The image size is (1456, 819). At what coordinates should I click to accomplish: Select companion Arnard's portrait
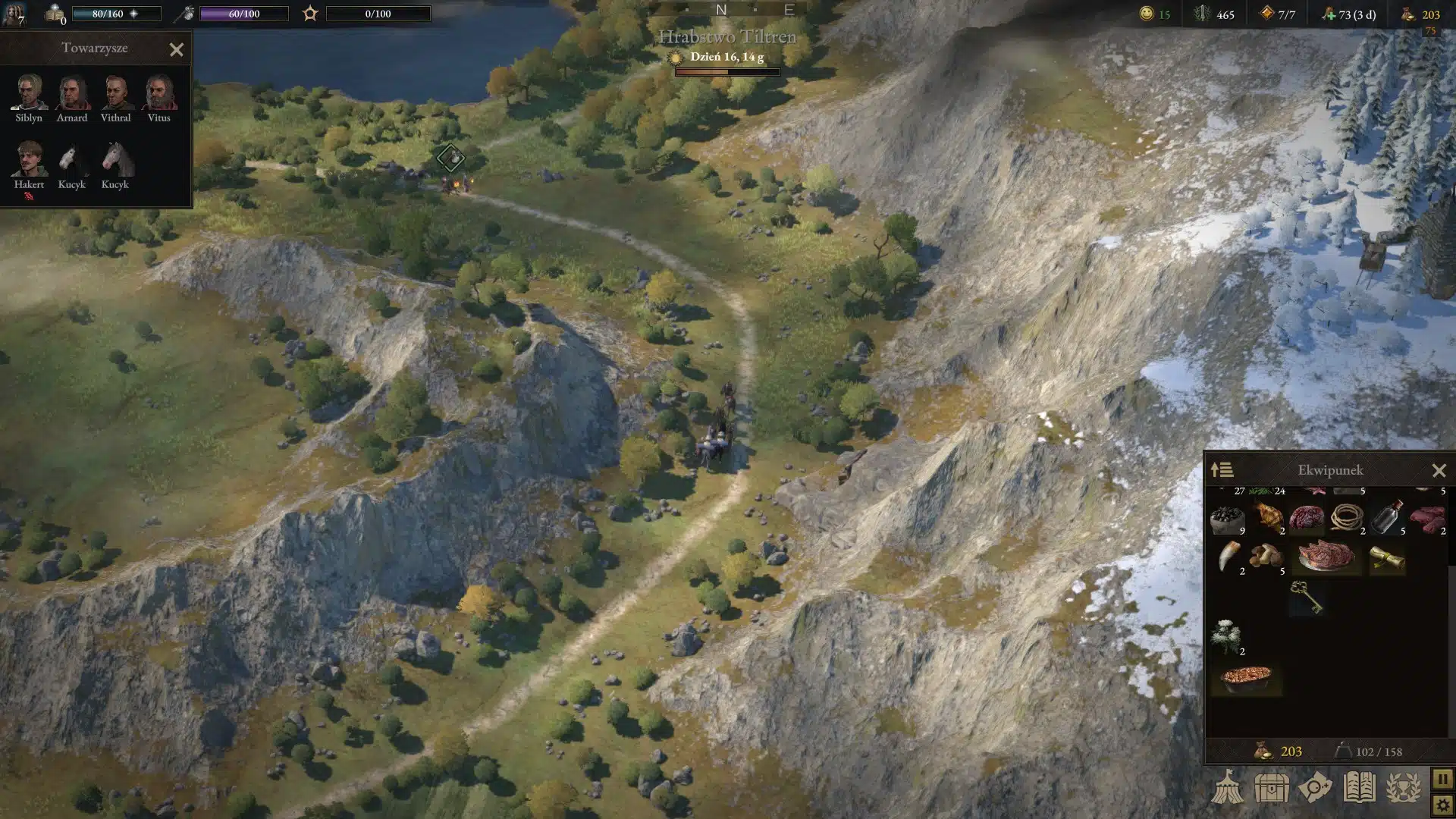click(72, 93)
